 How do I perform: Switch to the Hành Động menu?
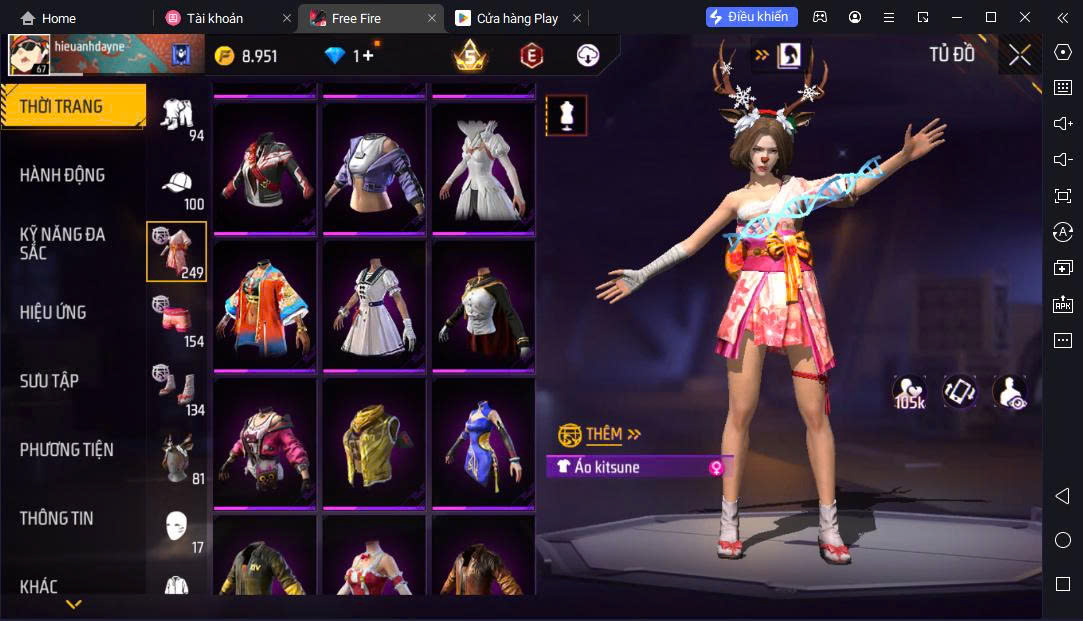point(62,175)
